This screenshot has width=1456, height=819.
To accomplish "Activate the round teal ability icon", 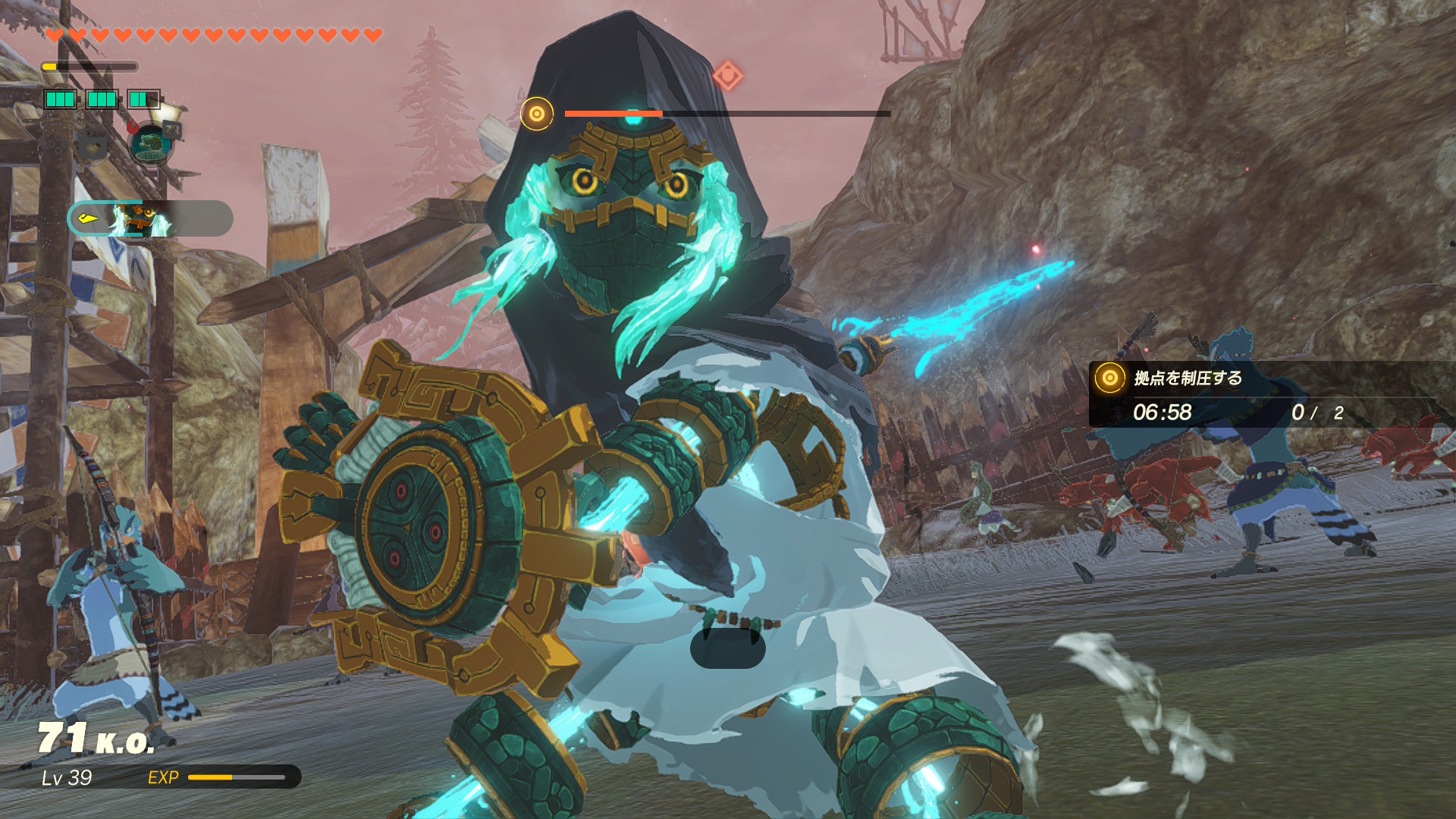I will pos(150,143).
